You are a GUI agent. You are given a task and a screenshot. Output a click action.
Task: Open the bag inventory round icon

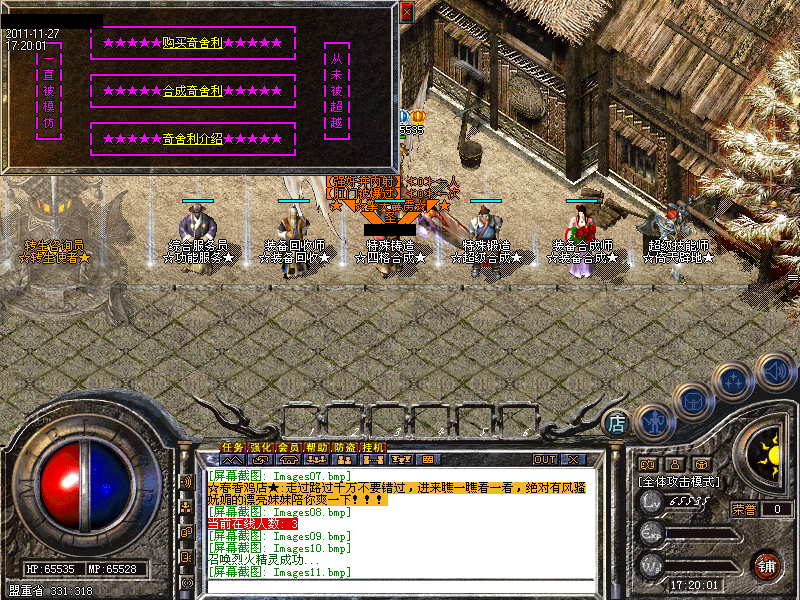coord(692,401)
